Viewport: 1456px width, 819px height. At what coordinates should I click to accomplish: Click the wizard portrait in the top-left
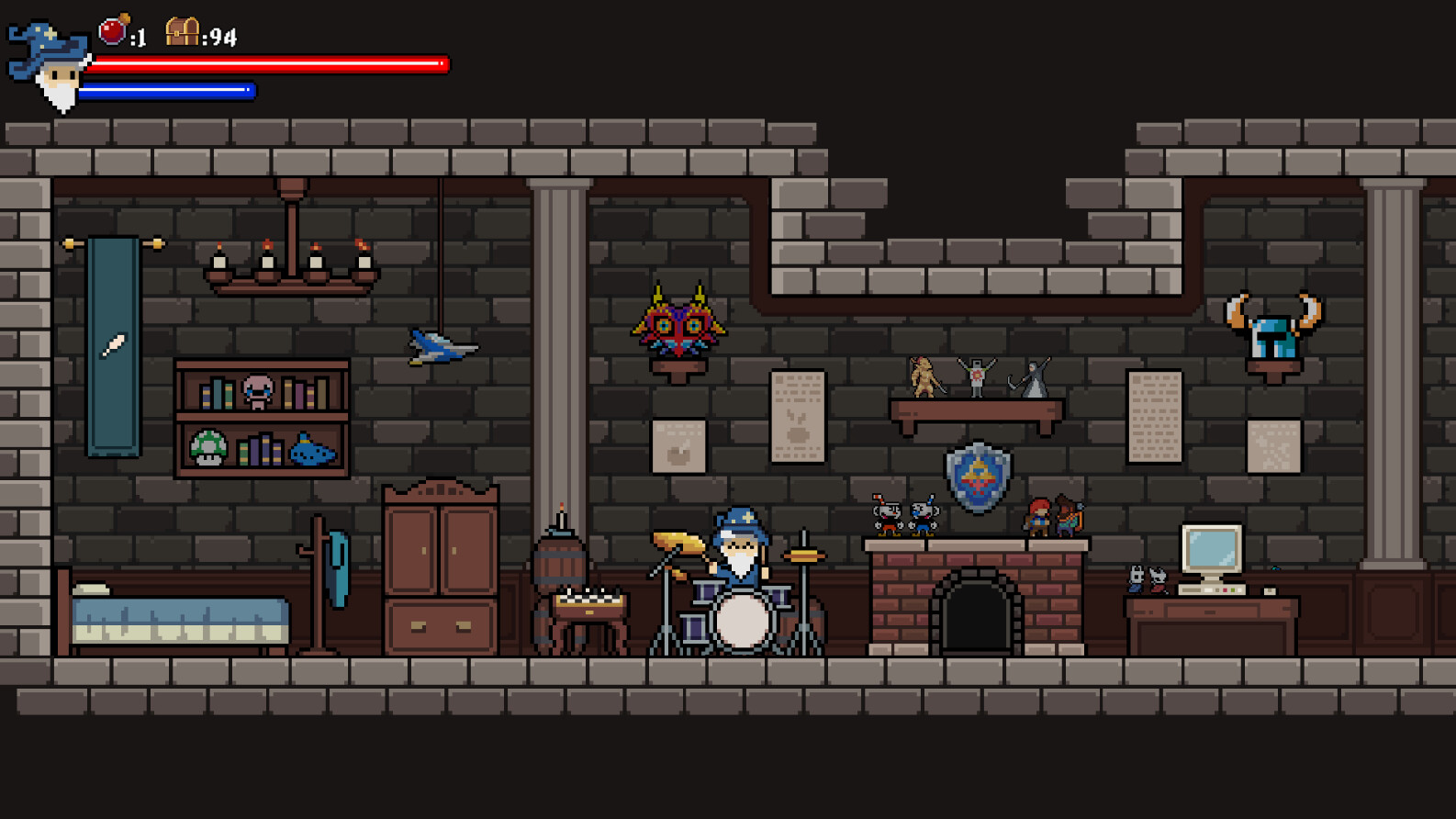50,64
